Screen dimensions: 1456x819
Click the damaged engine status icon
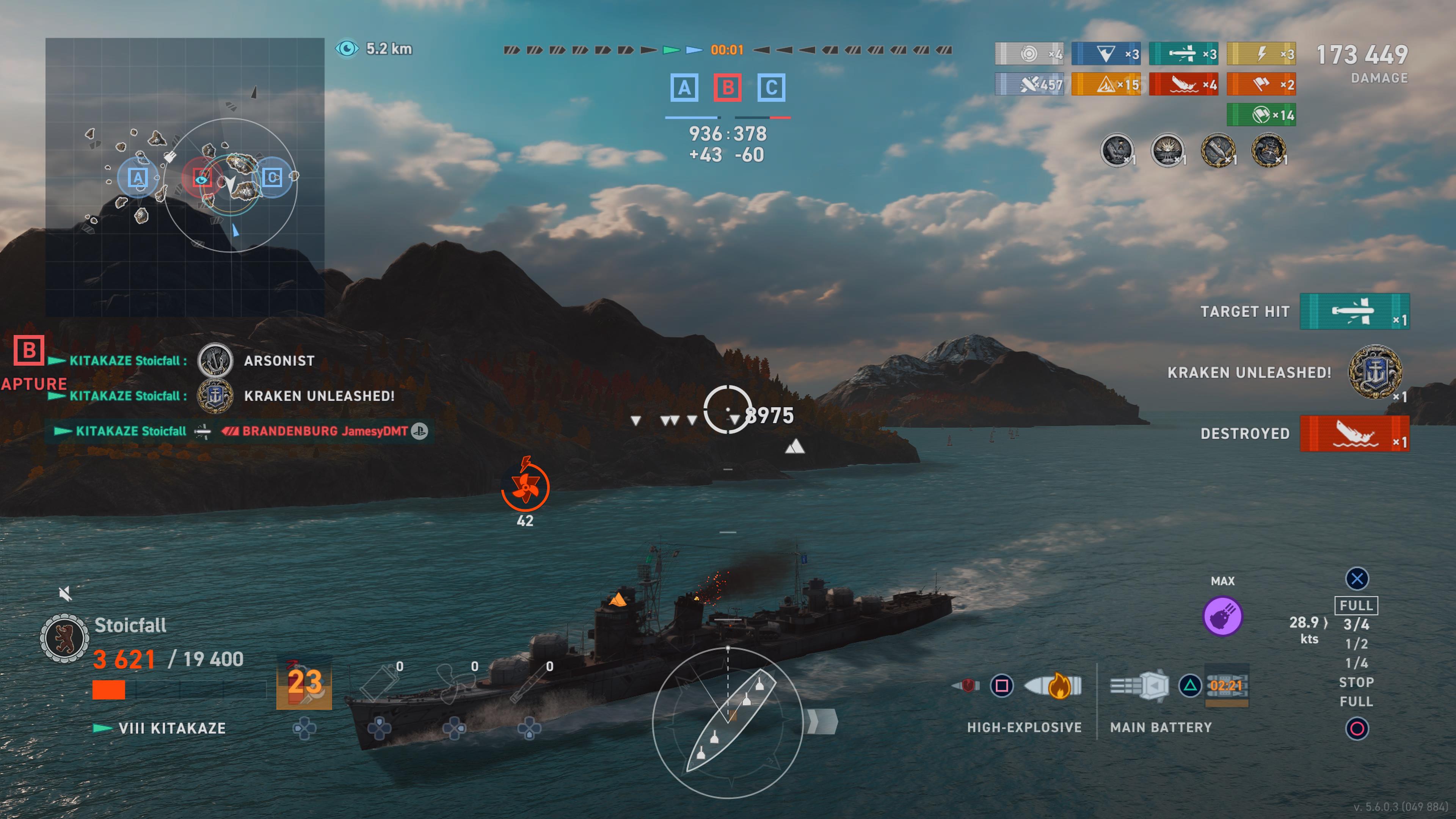point(525,486)
